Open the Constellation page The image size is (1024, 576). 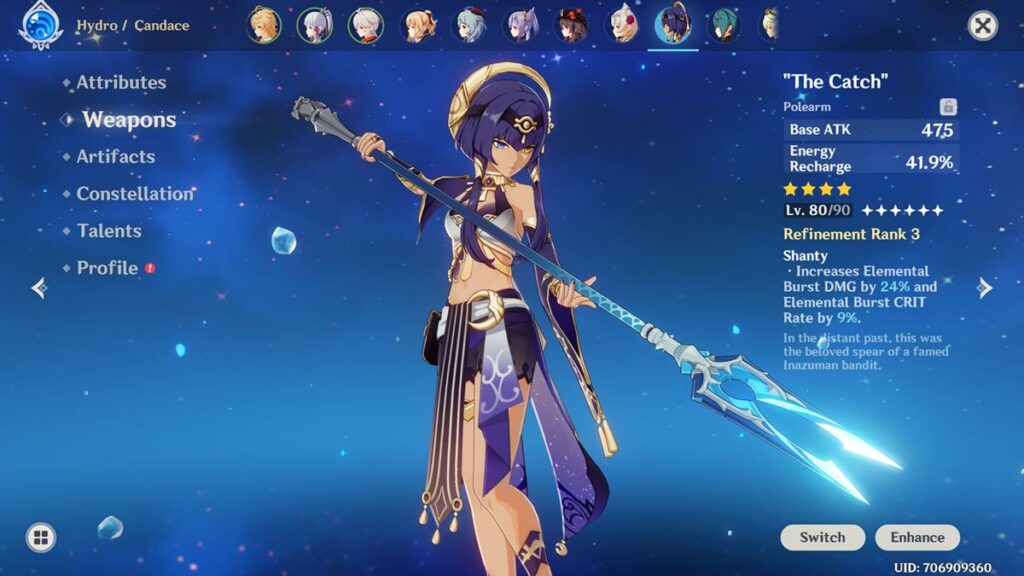[x=135, y=194]
